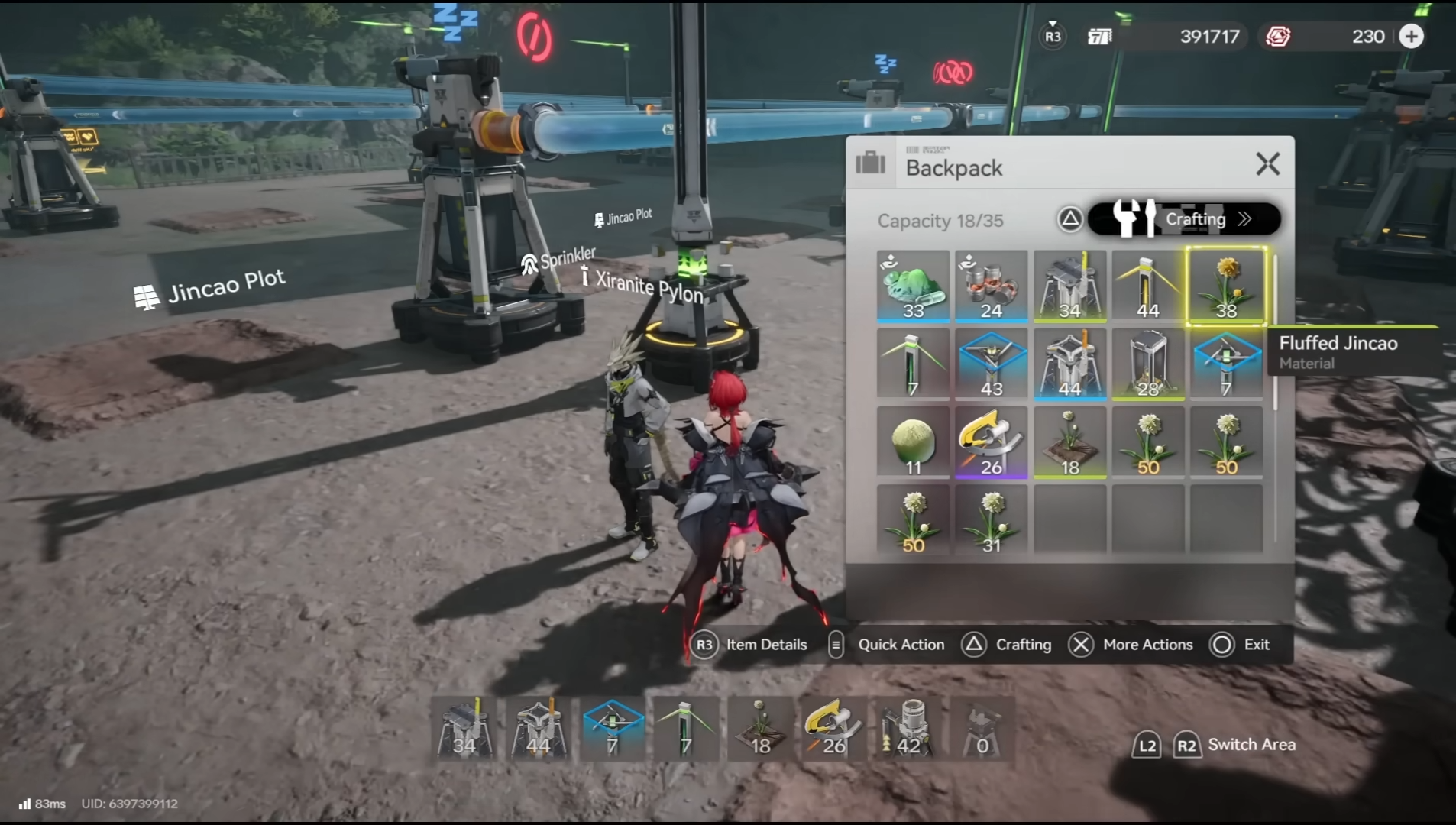Select the Fluffed Jincao slot with 38
This screenshot has height=825, width=1456.
[x=1225, y=286]
